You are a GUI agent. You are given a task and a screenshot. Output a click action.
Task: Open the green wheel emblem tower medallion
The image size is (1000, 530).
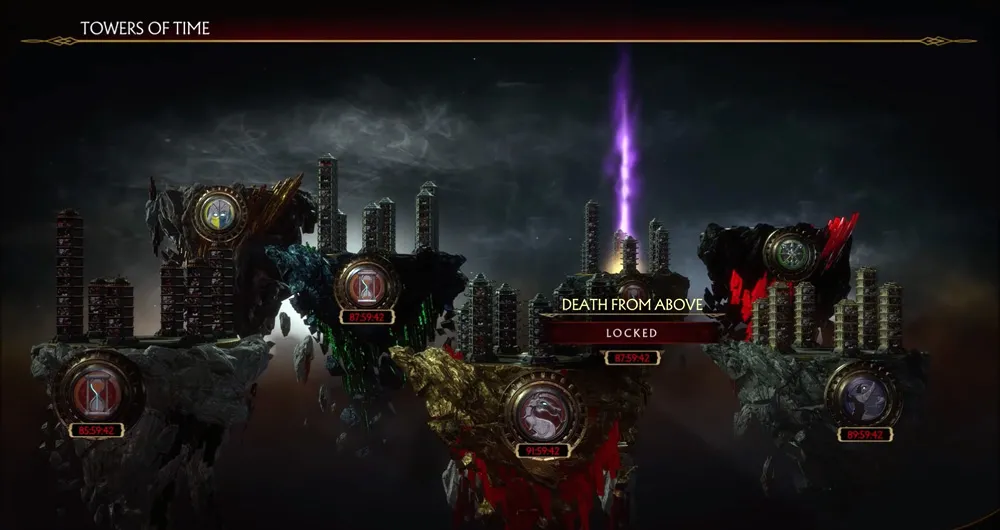pyautogui.click(x=791, y=252)
